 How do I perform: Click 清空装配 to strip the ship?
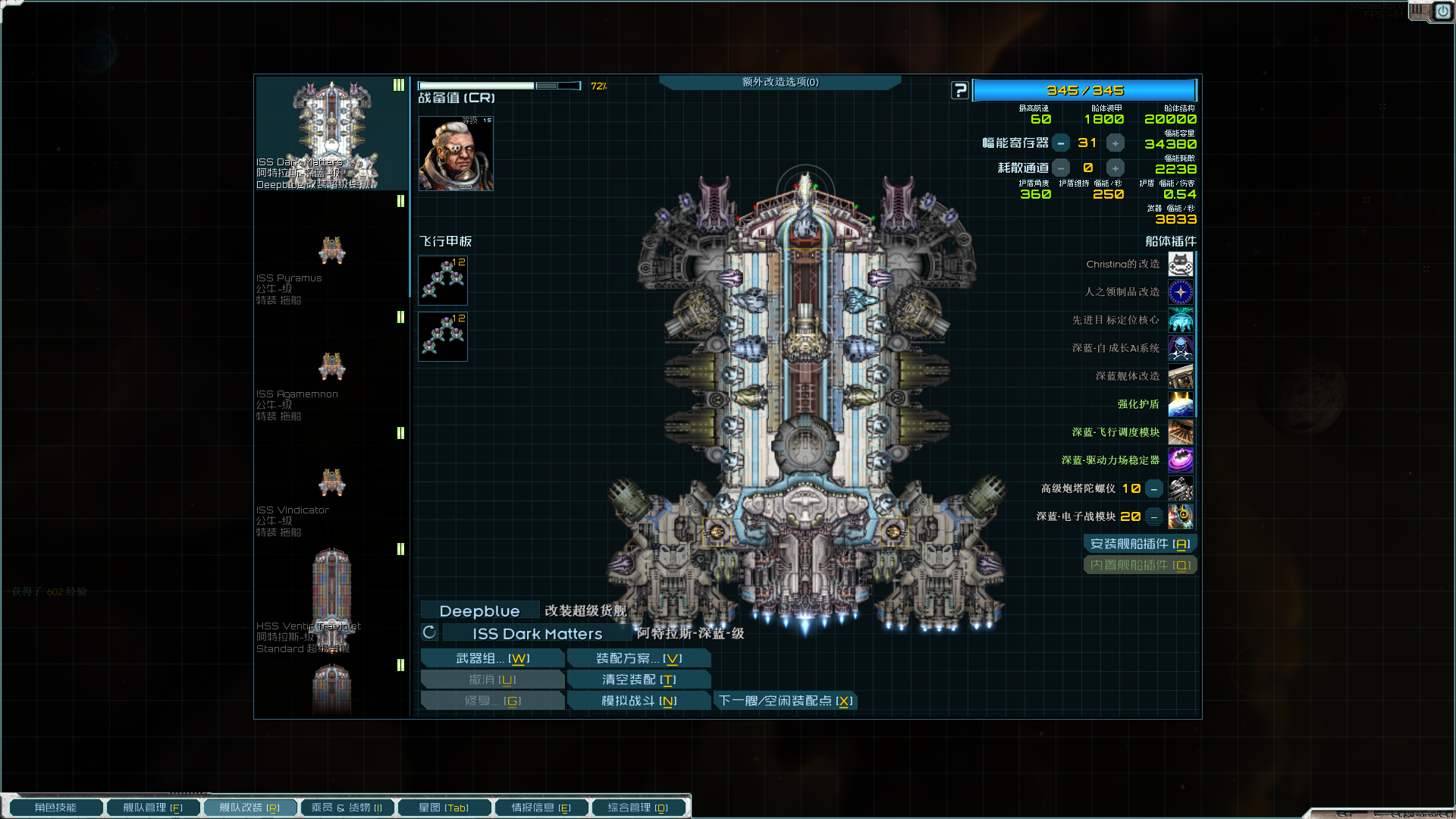coord(639,679)
